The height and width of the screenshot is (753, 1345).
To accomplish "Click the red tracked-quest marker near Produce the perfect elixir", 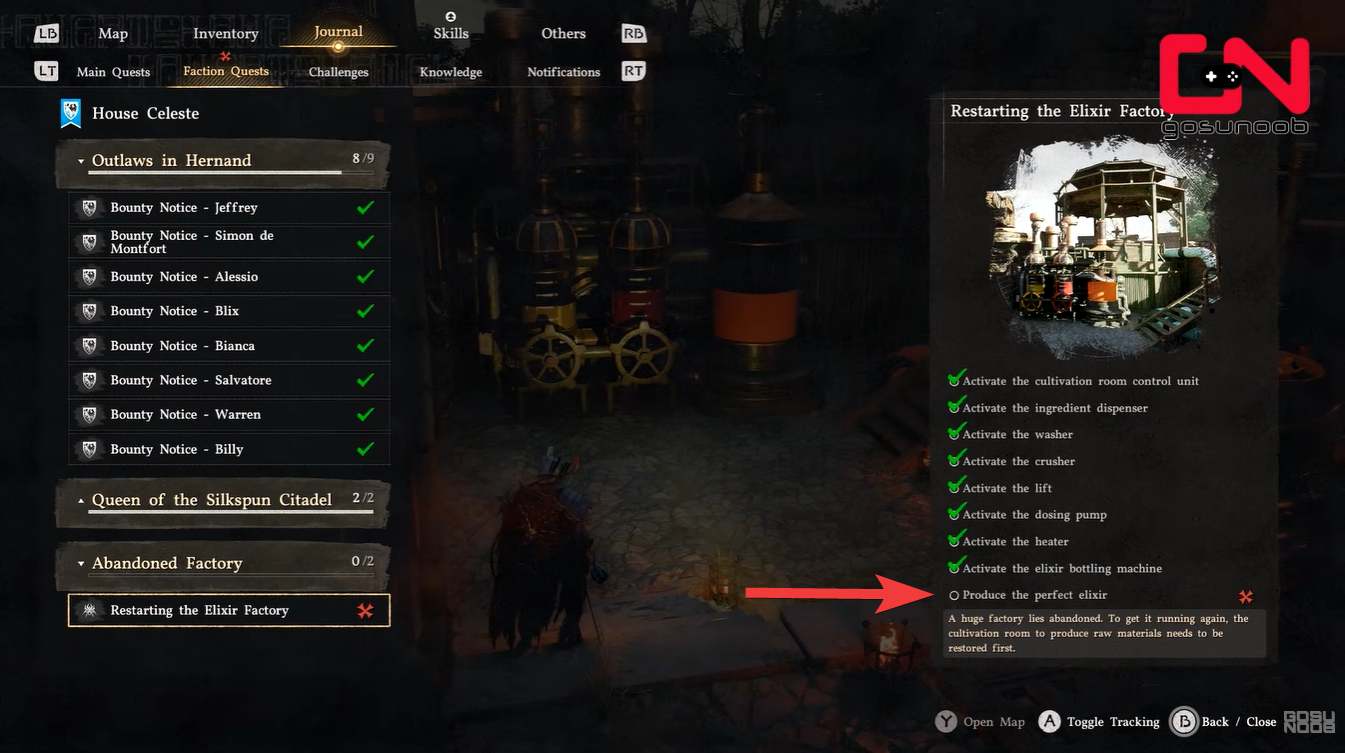I will 1246,595.
